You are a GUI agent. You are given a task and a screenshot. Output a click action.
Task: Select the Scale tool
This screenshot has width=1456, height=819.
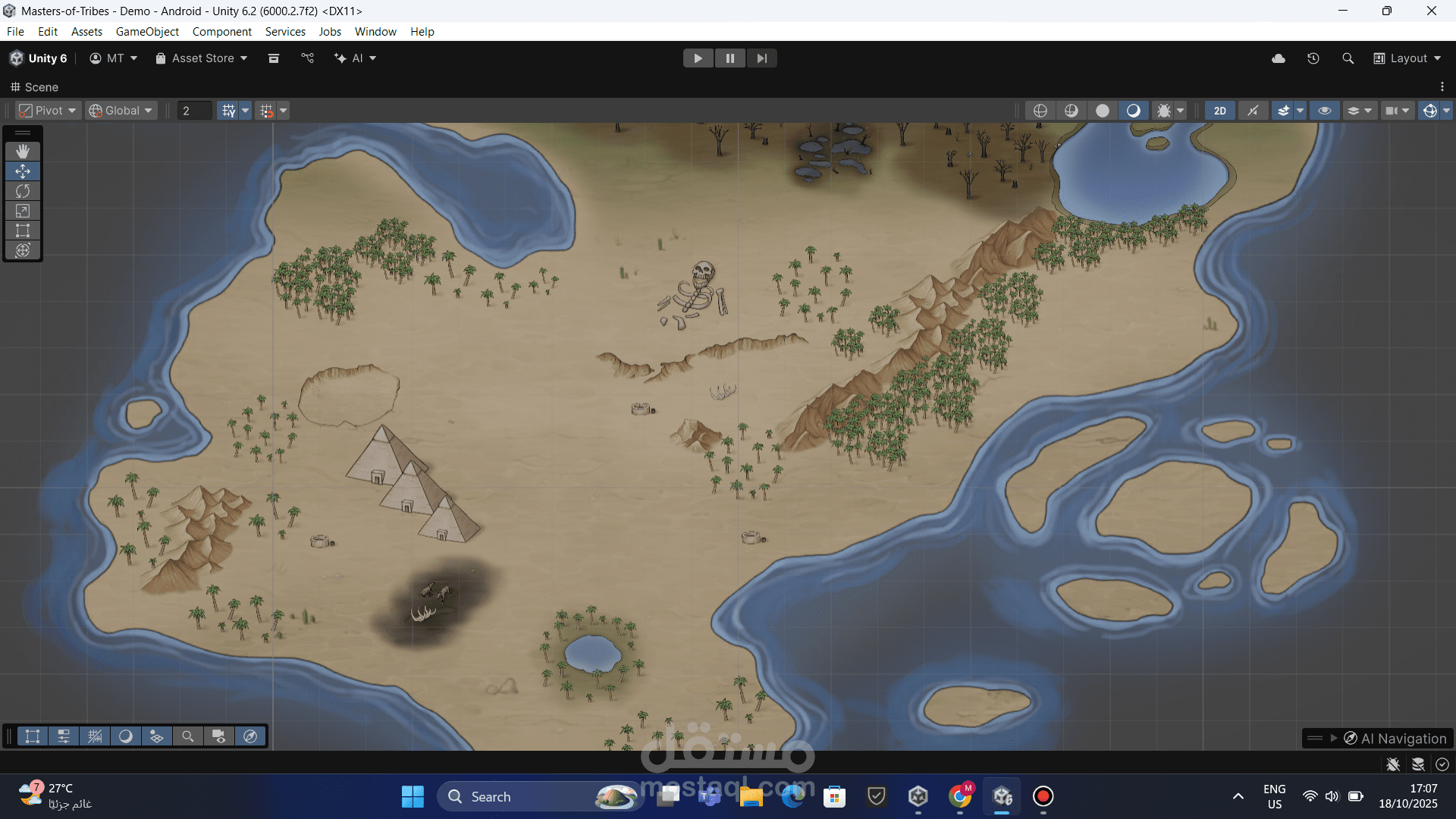tap(23, 211)
